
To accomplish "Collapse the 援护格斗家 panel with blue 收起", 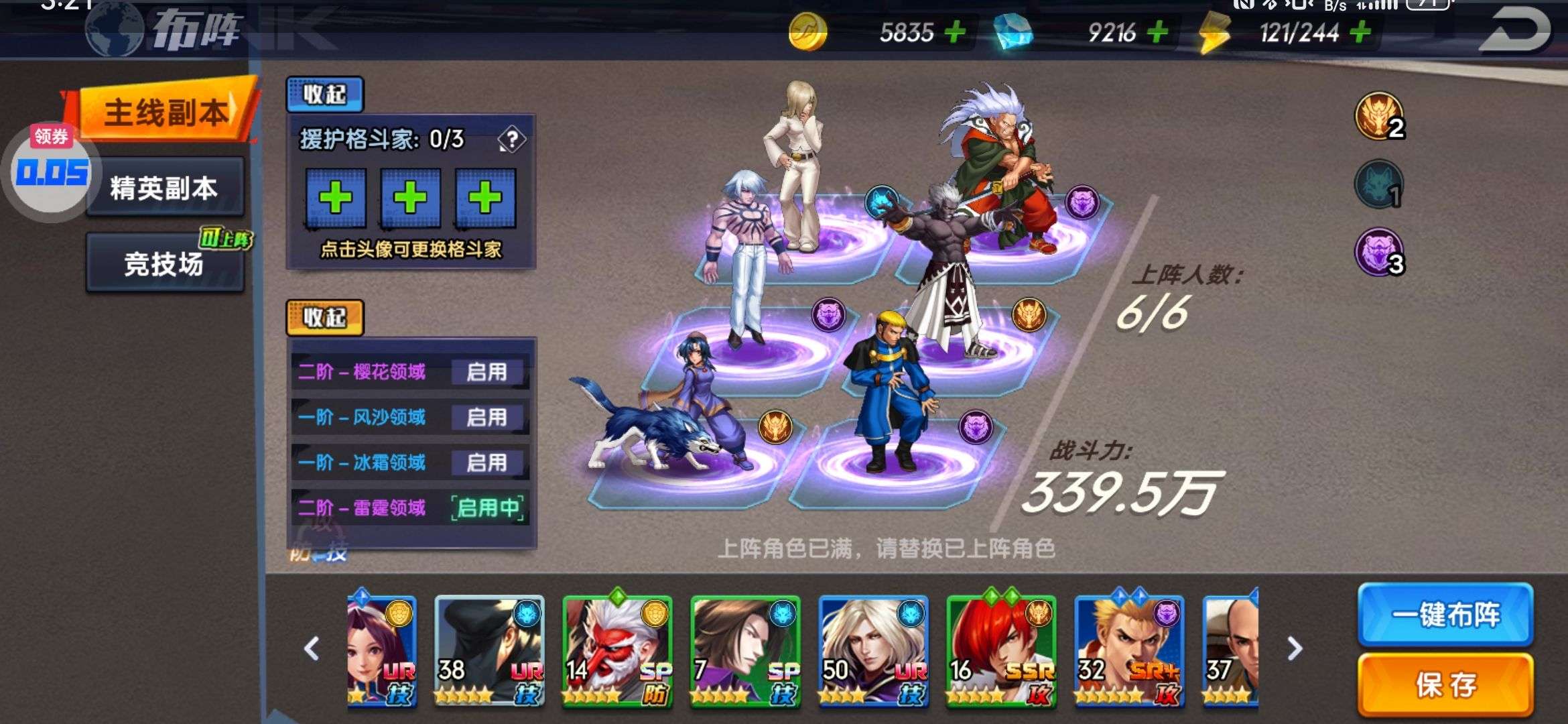I will pyautogui.click(x=324, y=95).
